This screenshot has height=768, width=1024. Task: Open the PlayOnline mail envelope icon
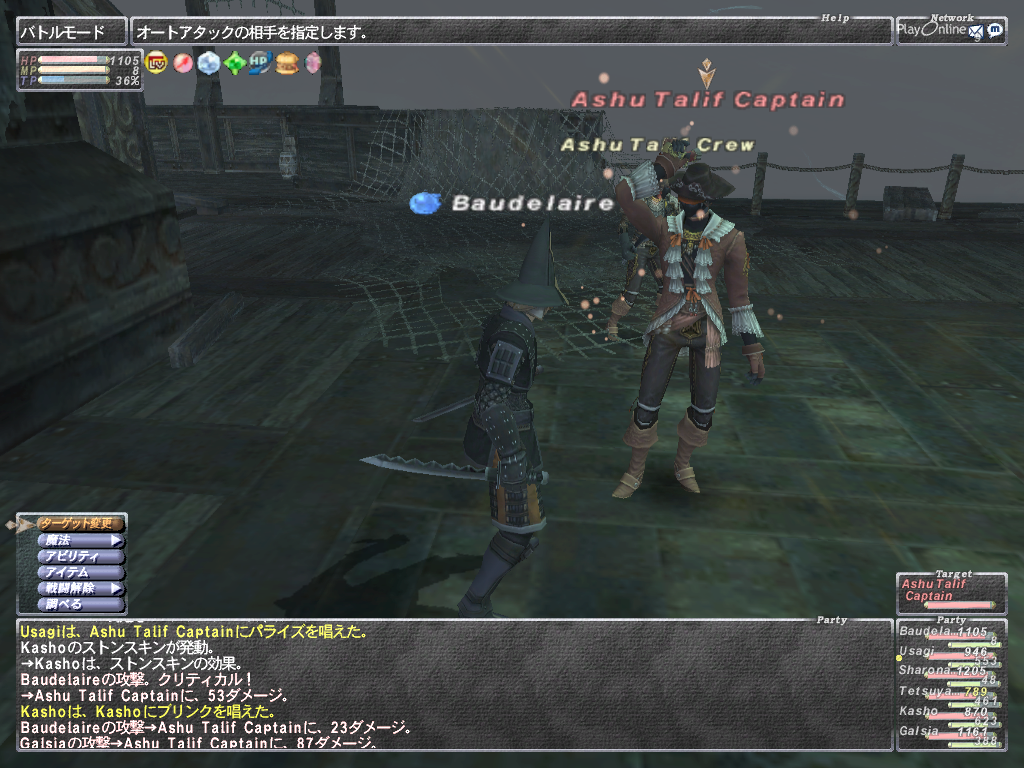975,31
